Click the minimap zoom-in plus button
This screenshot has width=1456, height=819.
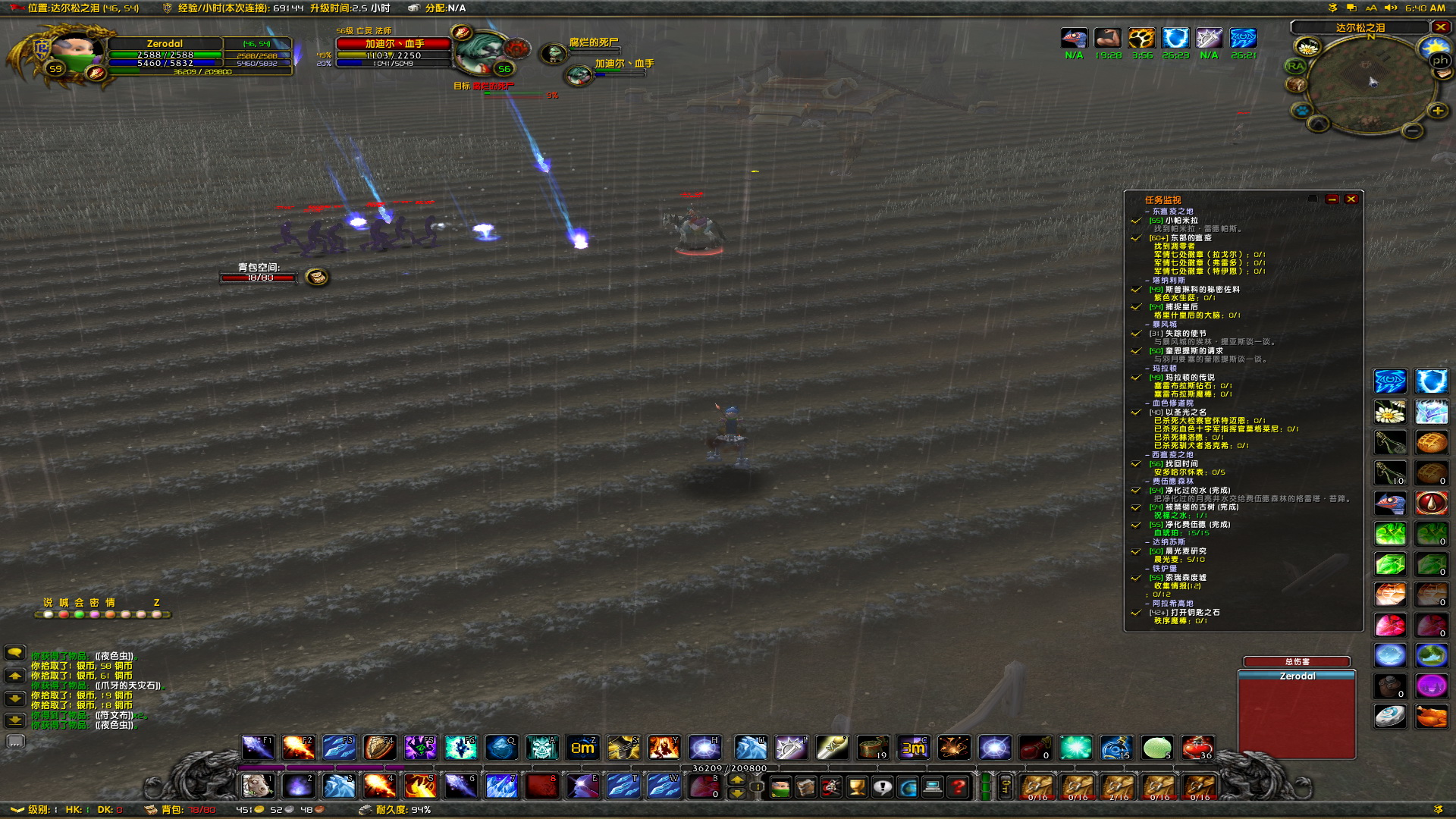click(x=1439, y=111)
